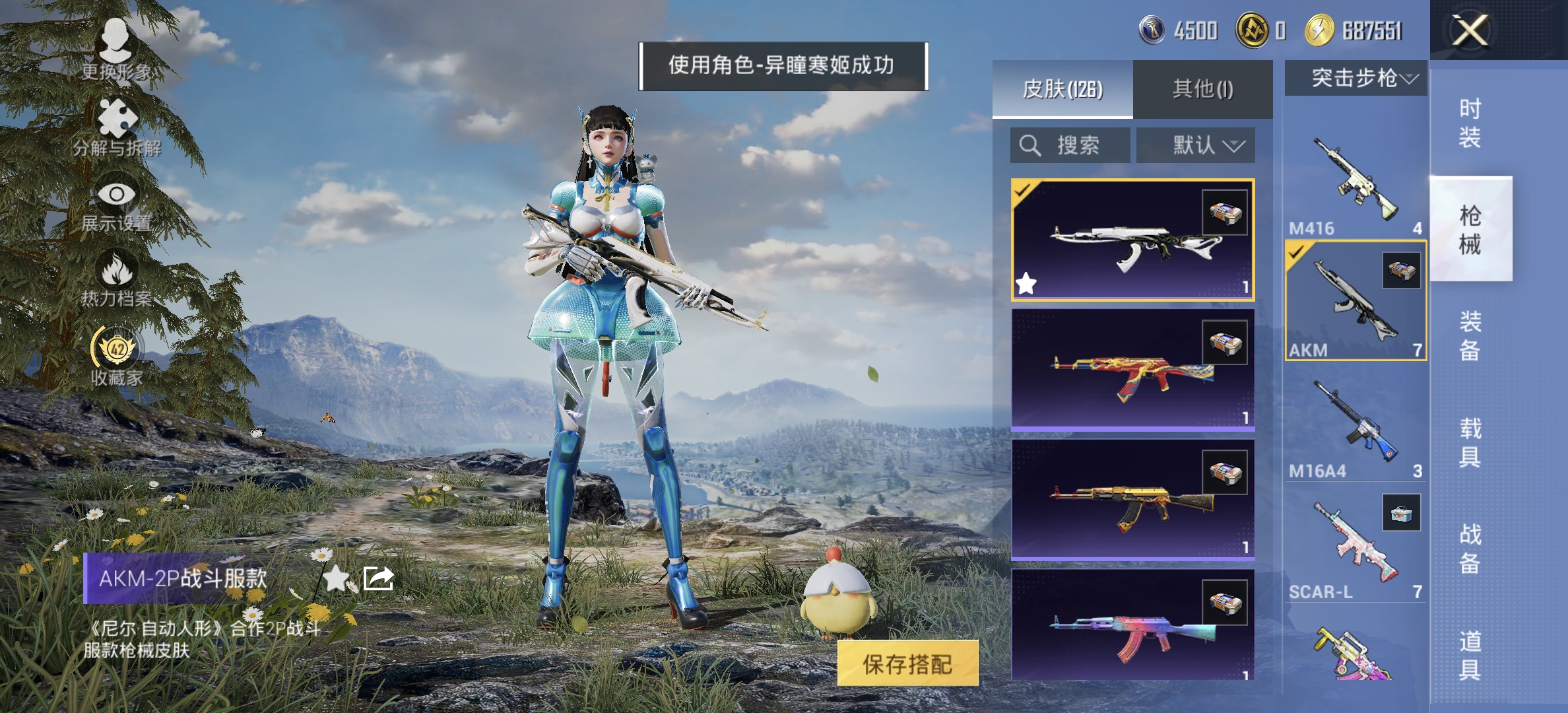Switch to the 其他(1) tab
This screenshot has height=713, width=1568.
pos(1202,89)
